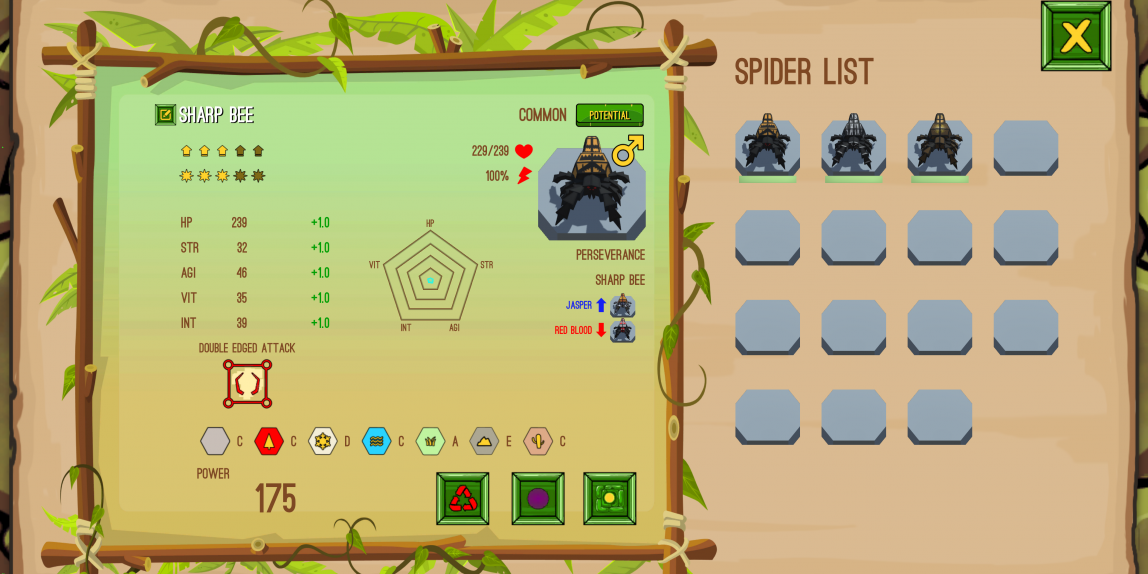Click the blue water terrain hexagon
Screen dimensions: 1148x574
point(376,441)
